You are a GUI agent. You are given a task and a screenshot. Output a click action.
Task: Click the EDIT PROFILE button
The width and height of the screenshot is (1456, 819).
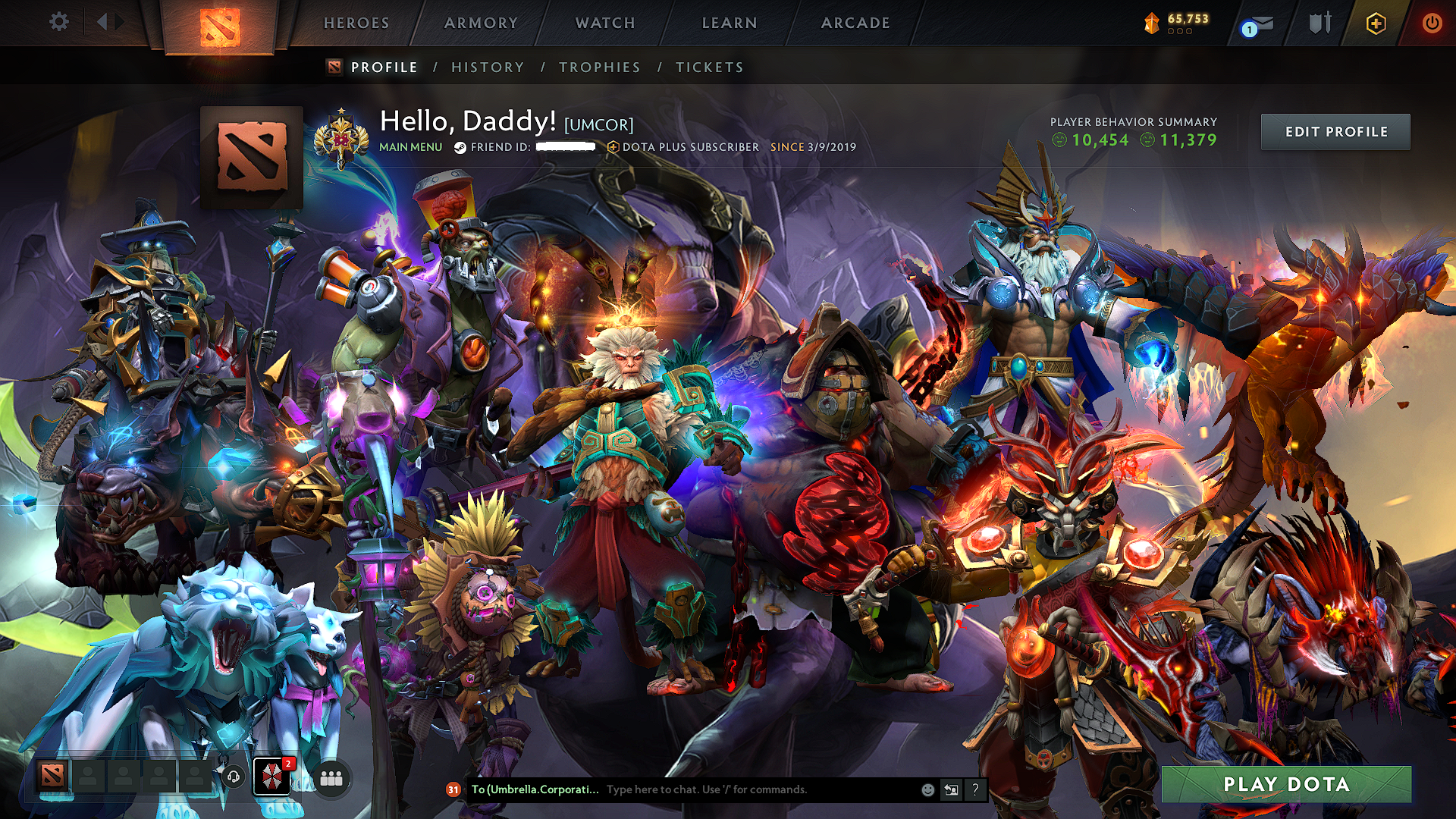click(x=1335, y=131)
